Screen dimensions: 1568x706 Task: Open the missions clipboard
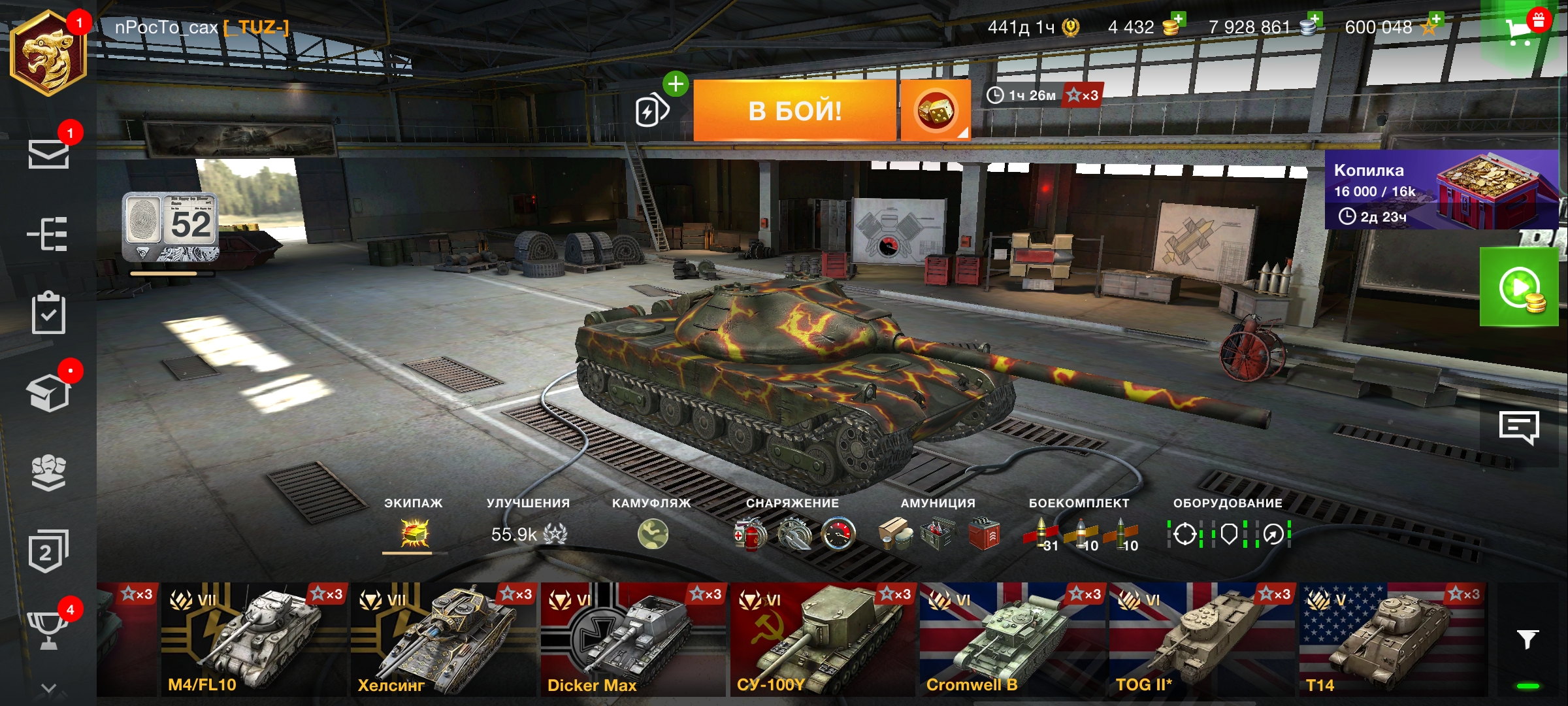[48, 314]
